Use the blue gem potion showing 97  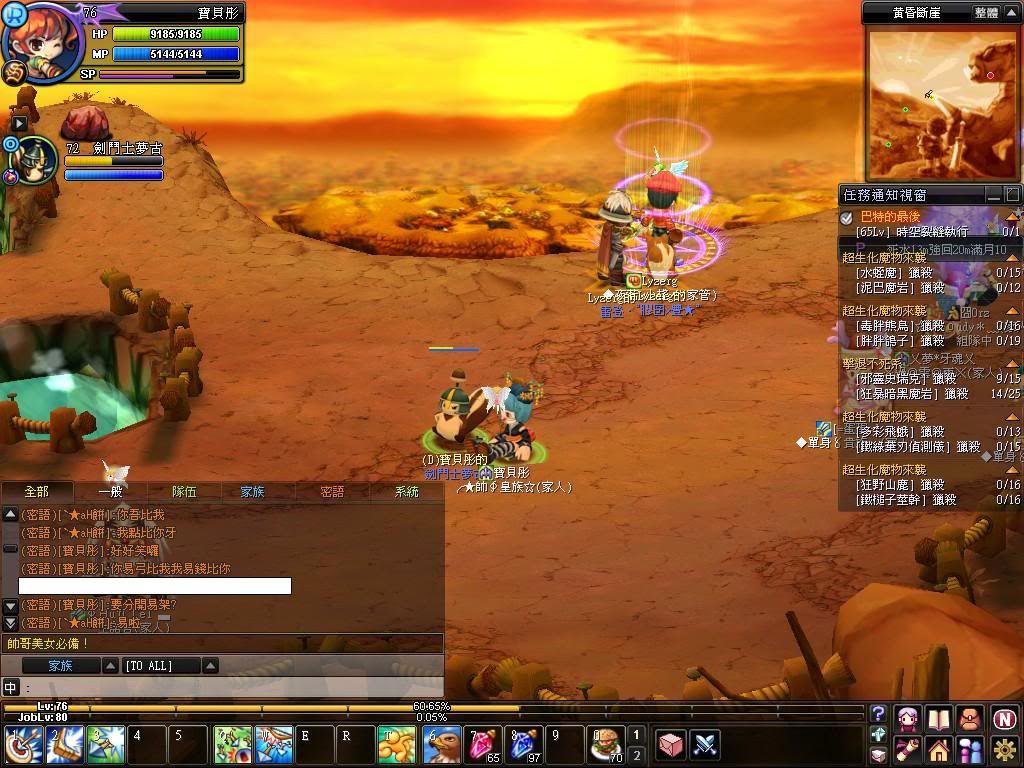point(525,745)
